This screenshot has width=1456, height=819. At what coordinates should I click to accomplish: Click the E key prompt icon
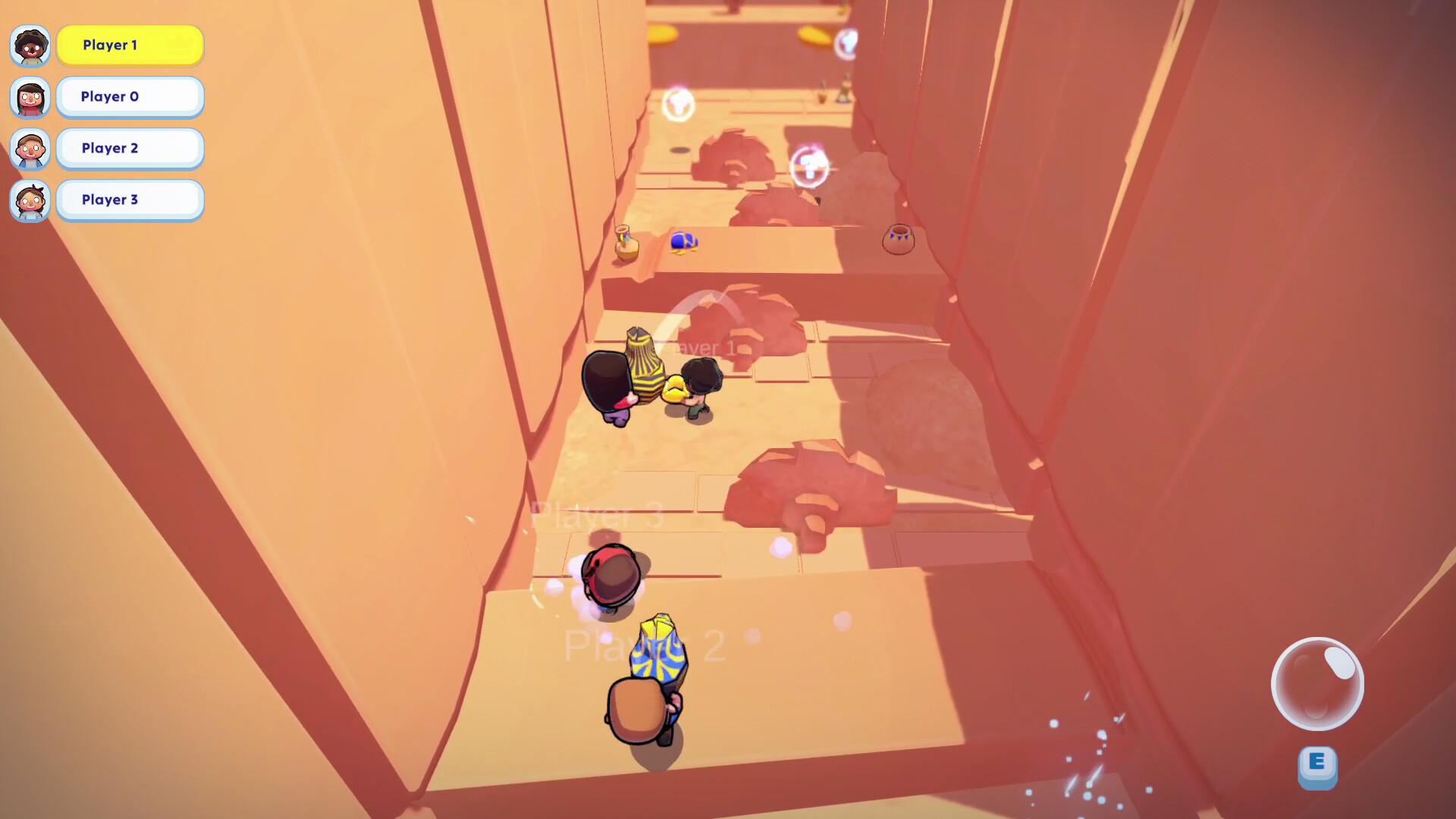click(1317, 767)
